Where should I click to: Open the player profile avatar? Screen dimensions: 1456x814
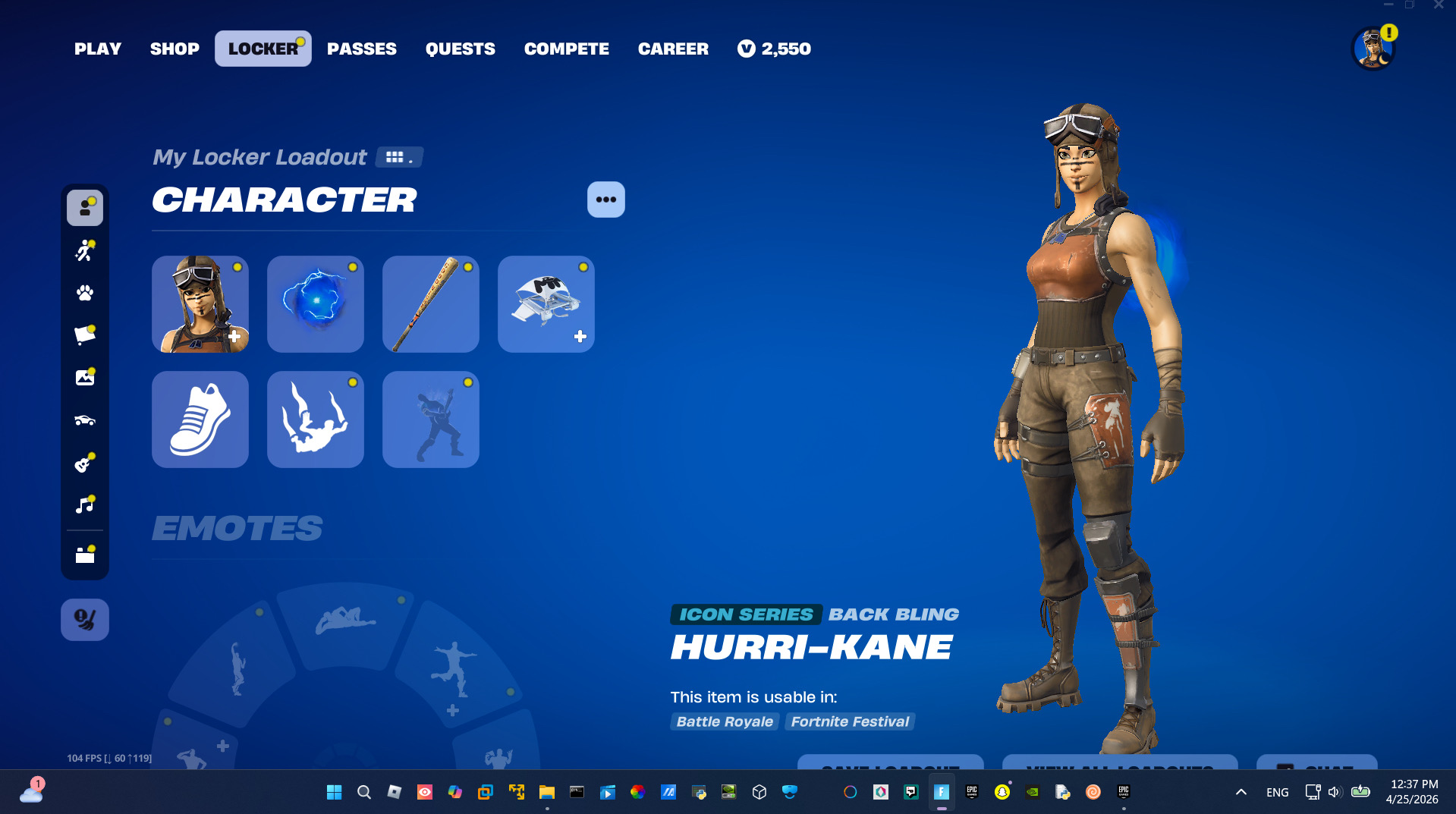click(x=1373, y=49)
